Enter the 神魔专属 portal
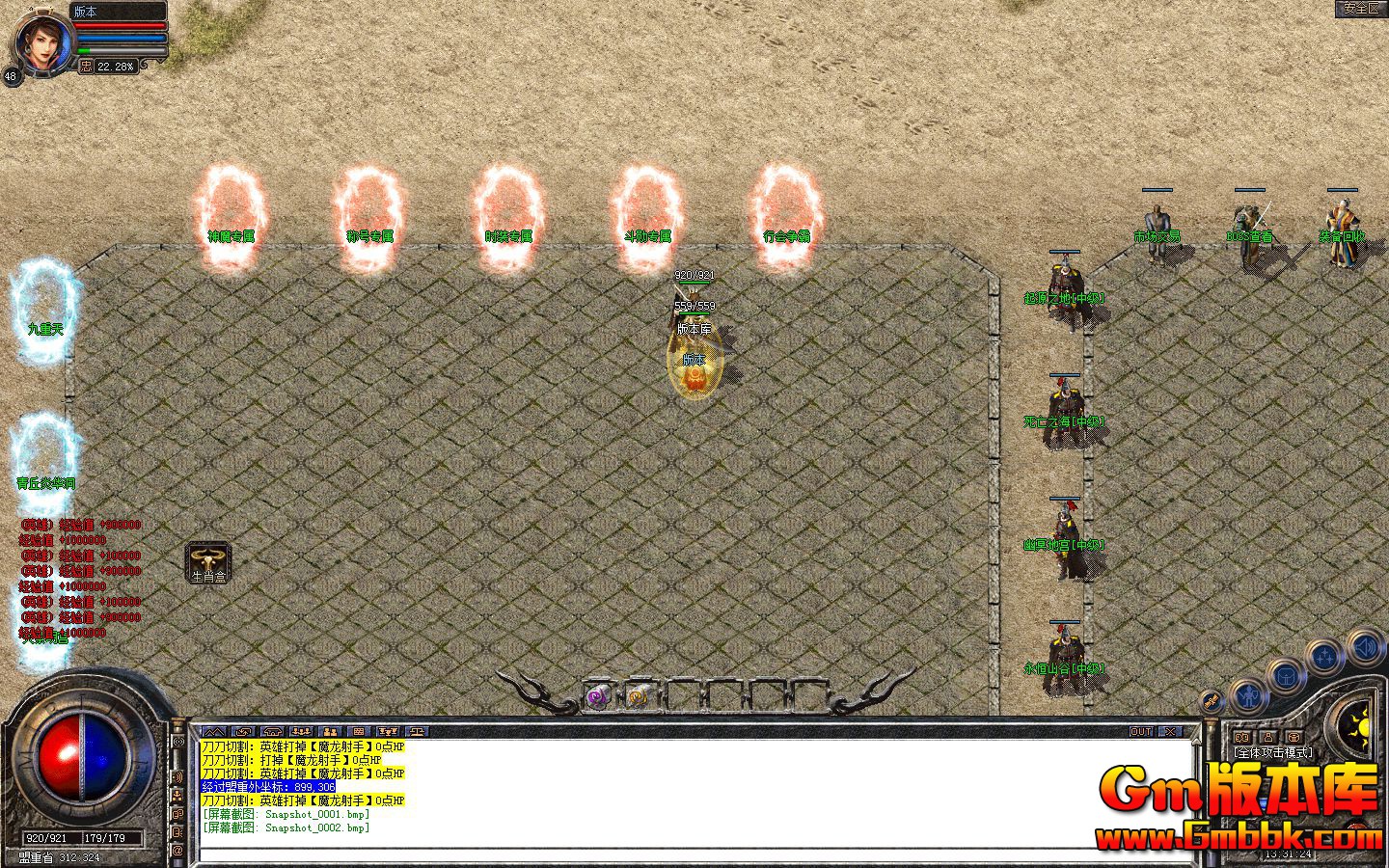 click(x=230, y=212)
